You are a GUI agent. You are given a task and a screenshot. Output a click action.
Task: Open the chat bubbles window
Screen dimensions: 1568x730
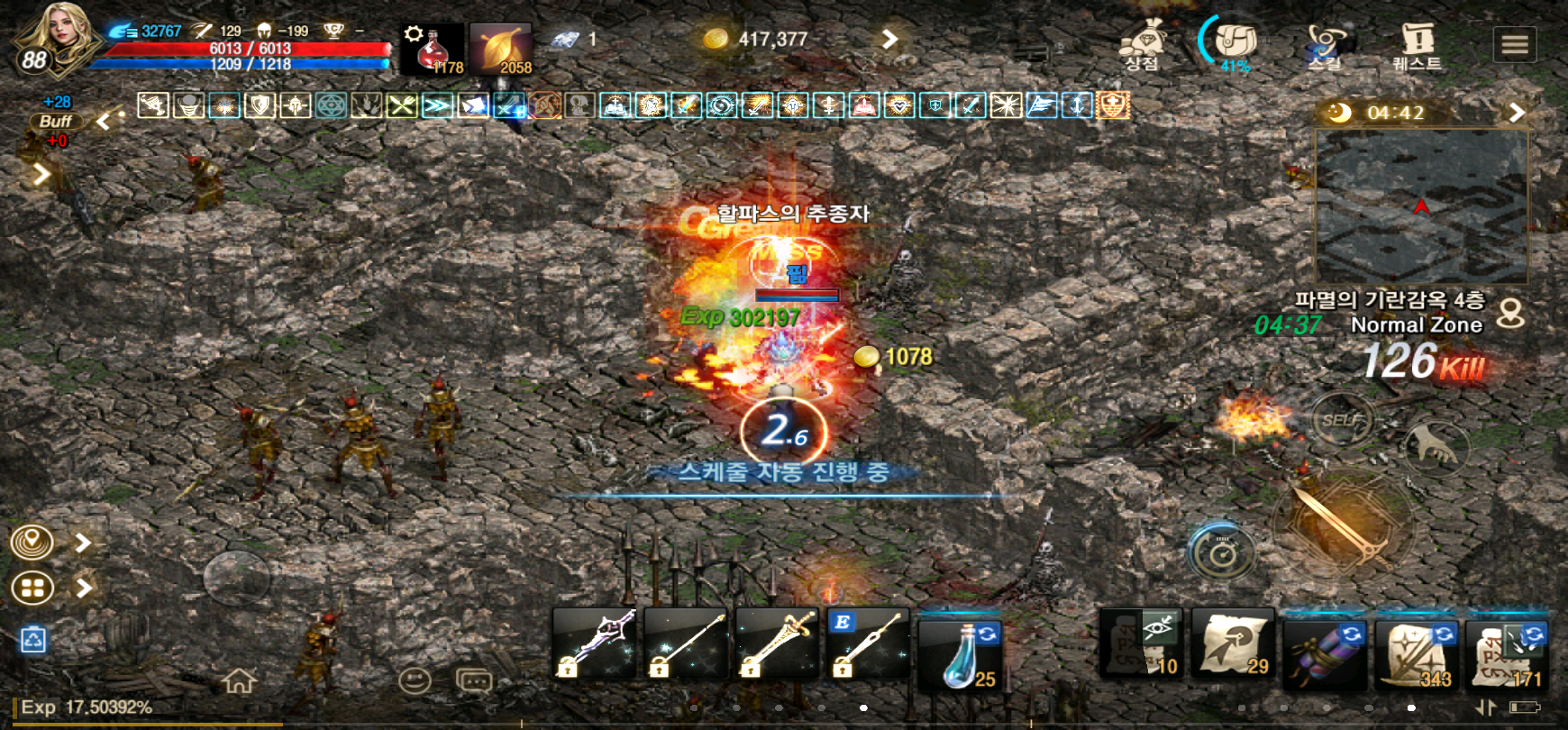pos(474,680)
